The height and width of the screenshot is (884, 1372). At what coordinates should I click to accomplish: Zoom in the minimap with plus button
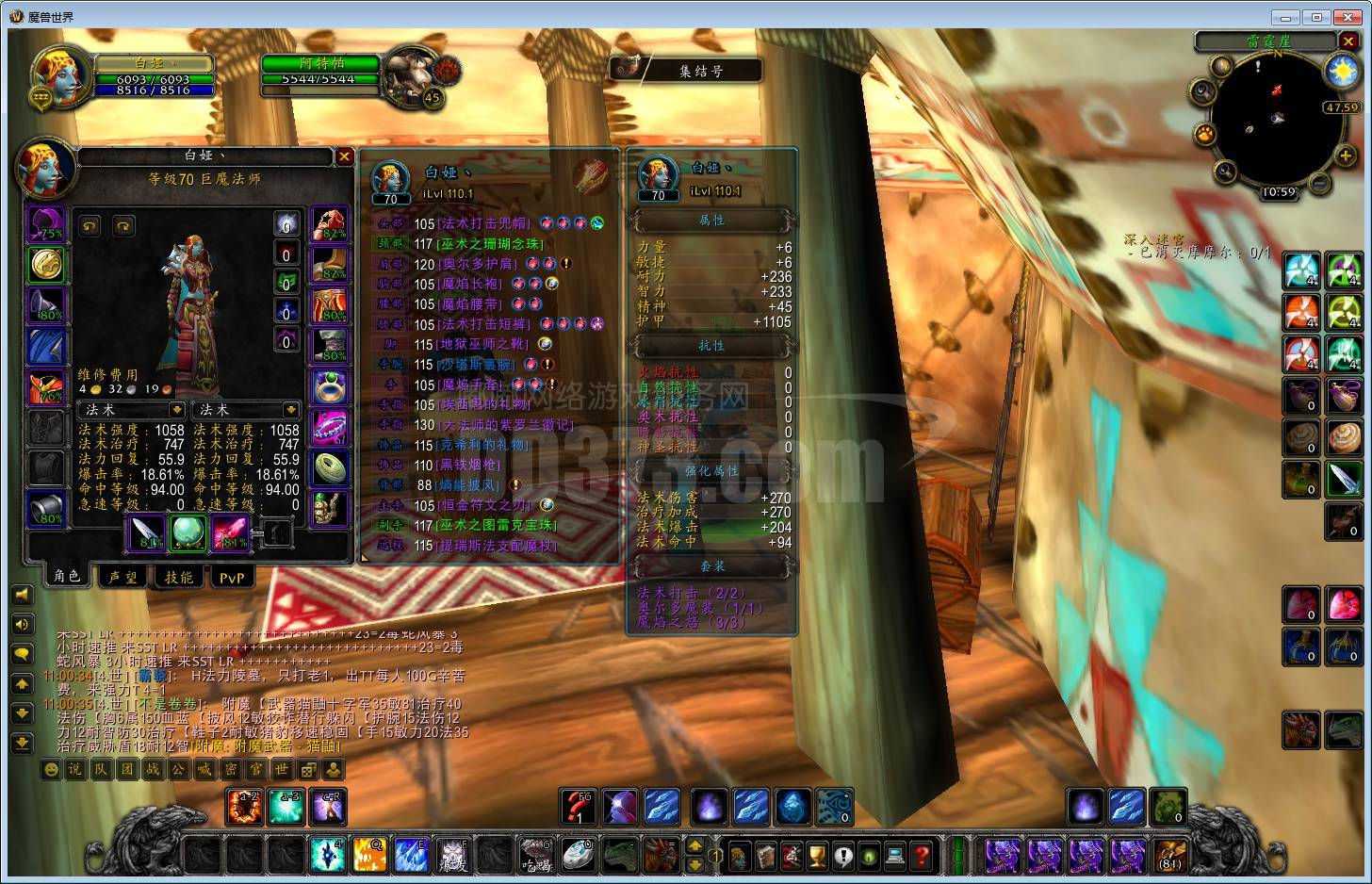point(1345,156)
